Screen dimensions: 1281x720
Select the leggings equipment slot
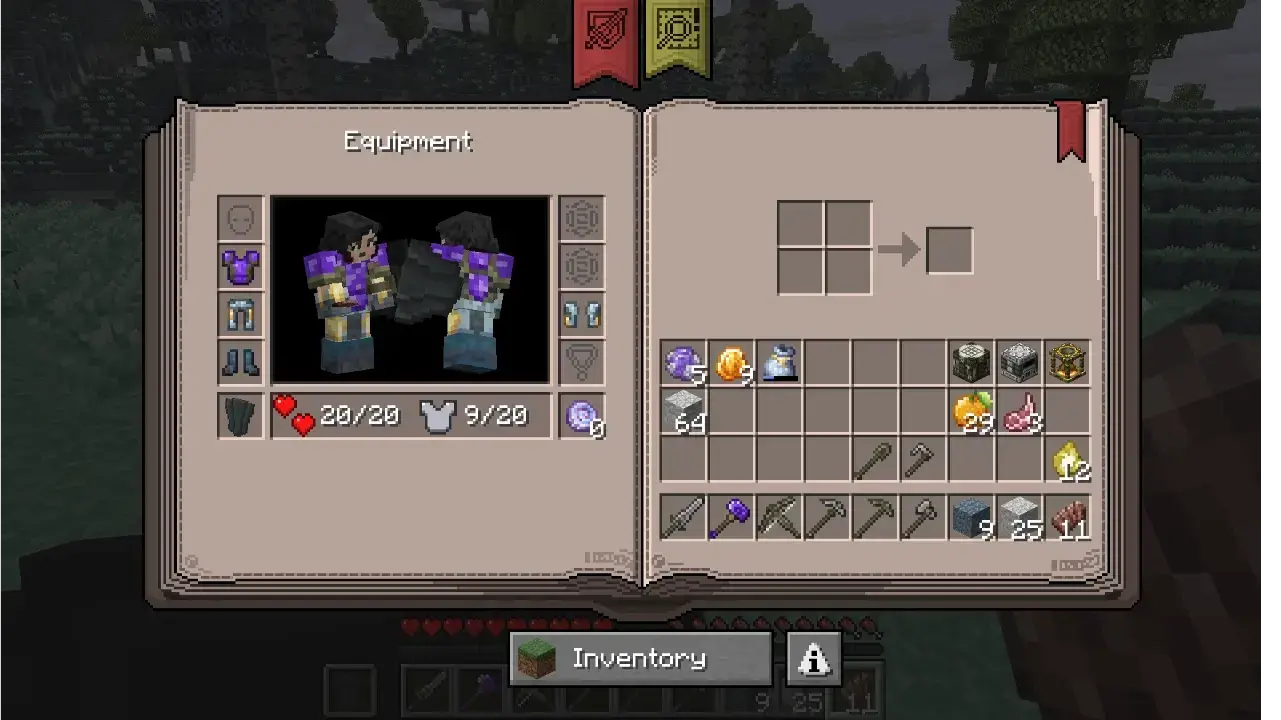(x=241, y=314)
